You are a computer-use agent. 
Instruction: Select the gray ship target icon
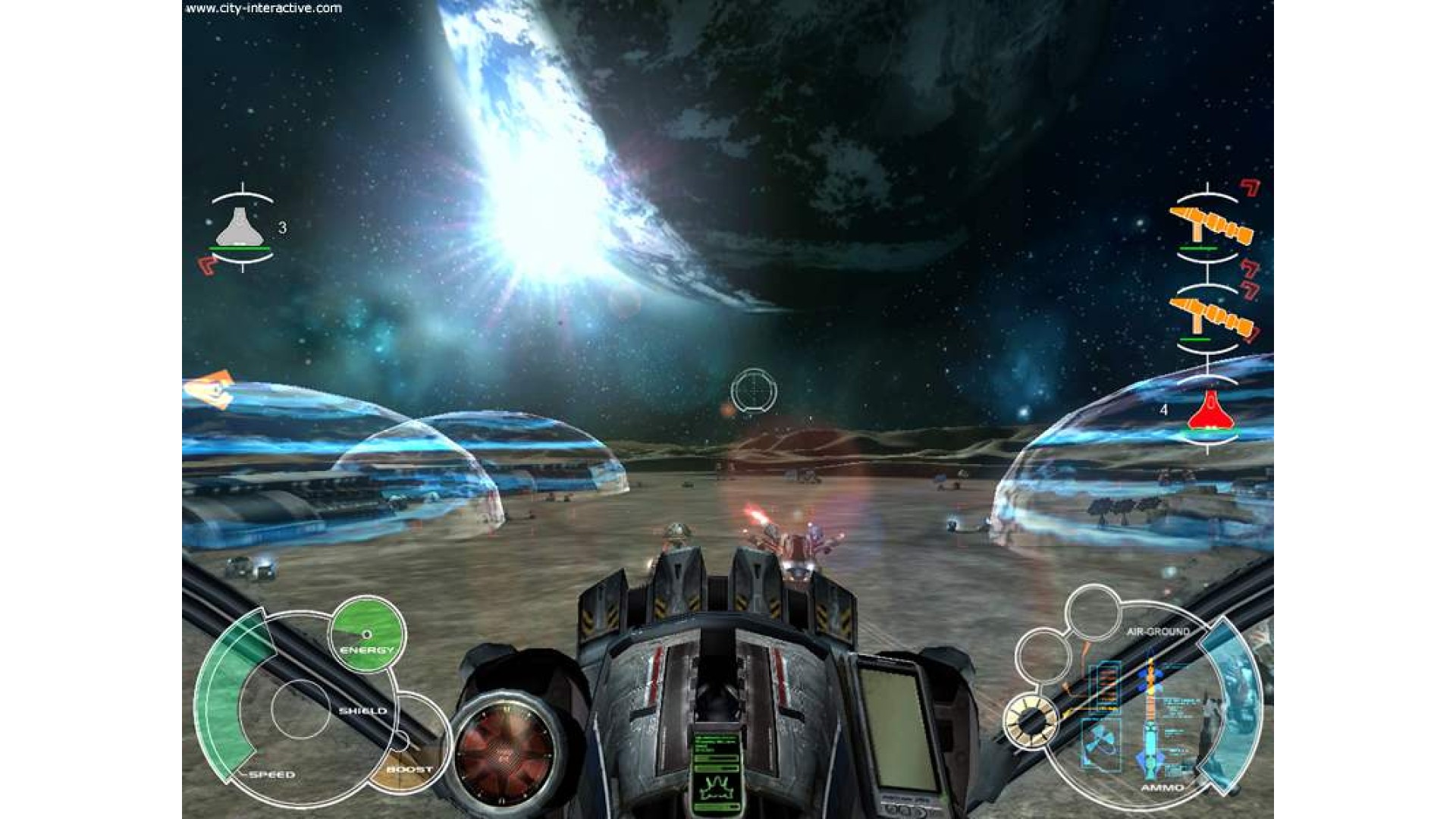pyautogui.click(x=240, y=227)
